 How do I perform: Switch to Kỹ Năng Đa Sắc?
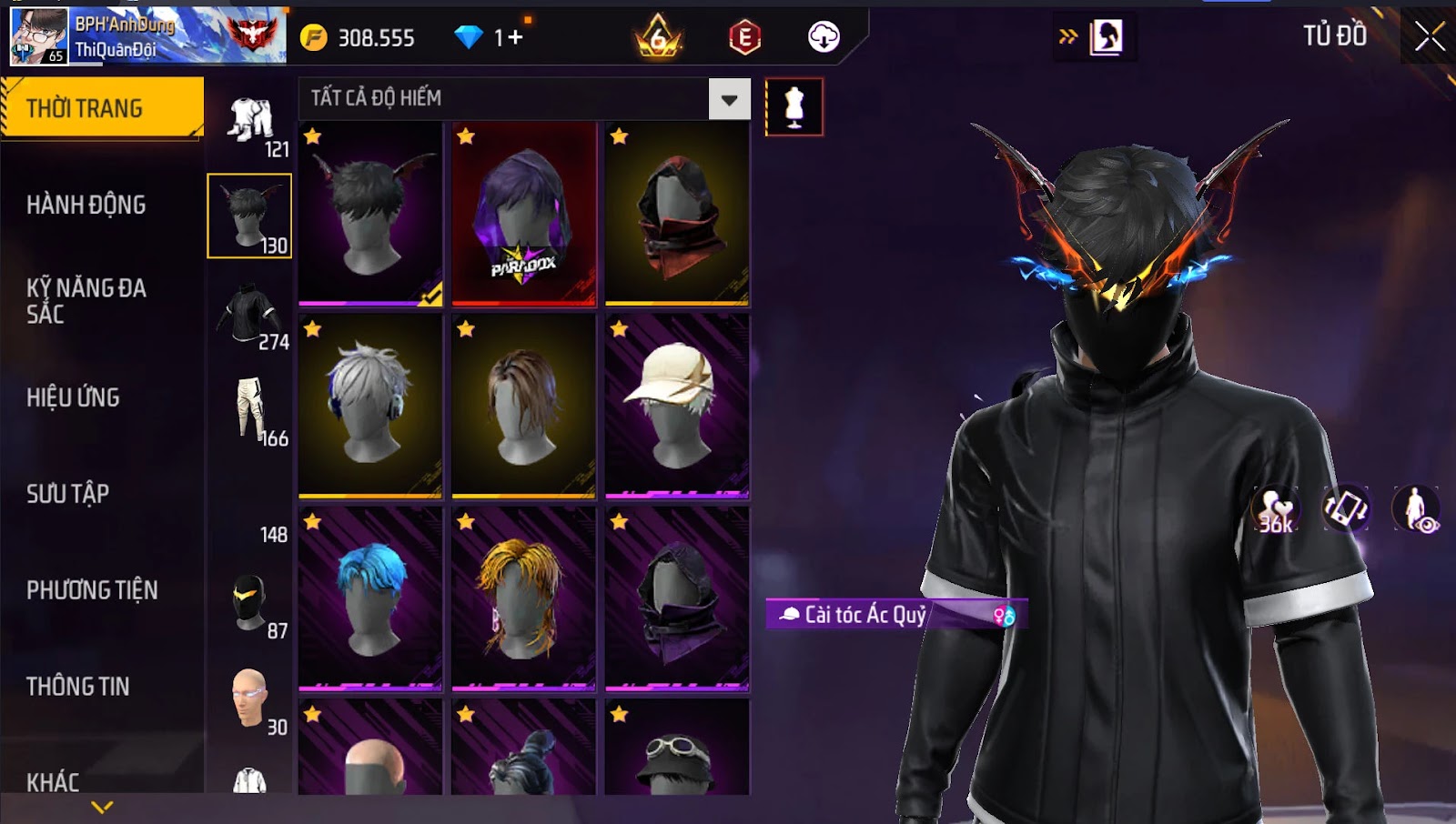(x=86, y=301)
